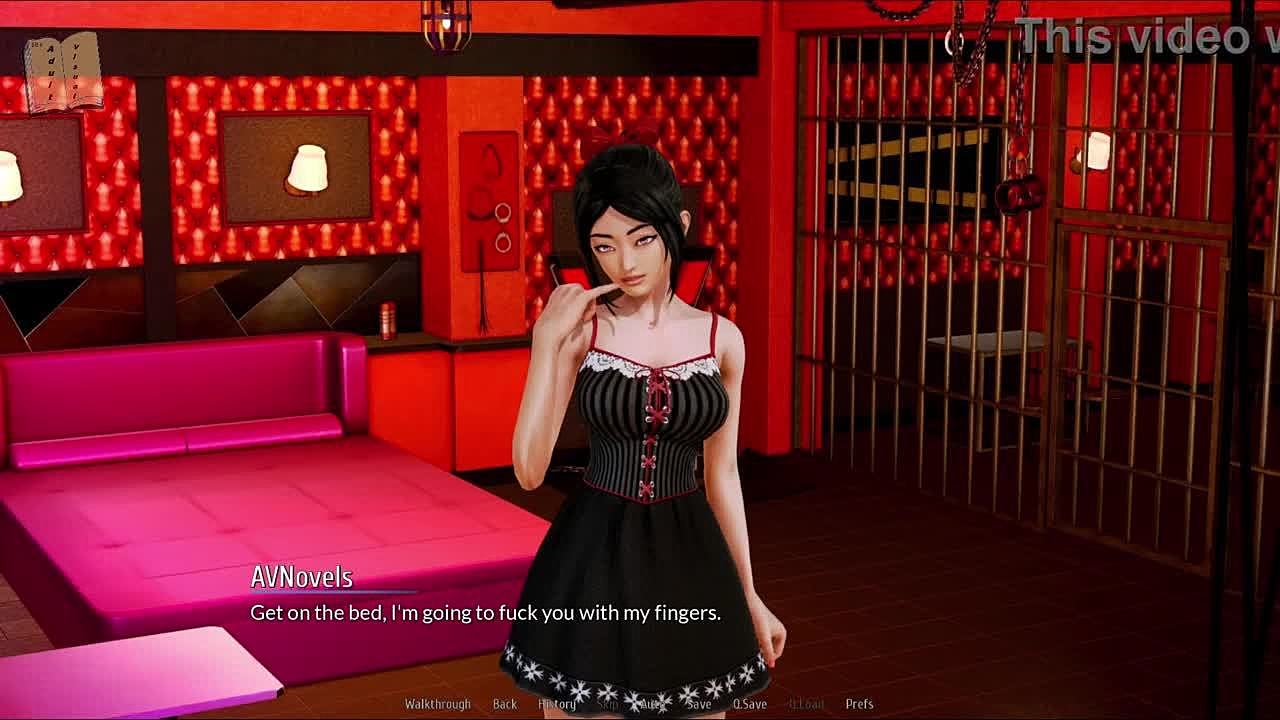Activate Skip in the quick menu
The height and width of the screenshot is (720, 1280).
tap(608, 704)
